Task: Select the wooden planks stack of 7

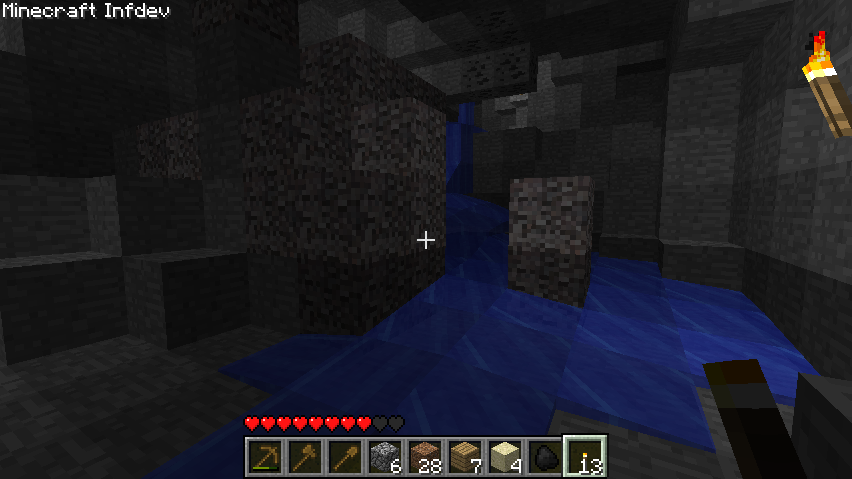Action: (464, 457)
